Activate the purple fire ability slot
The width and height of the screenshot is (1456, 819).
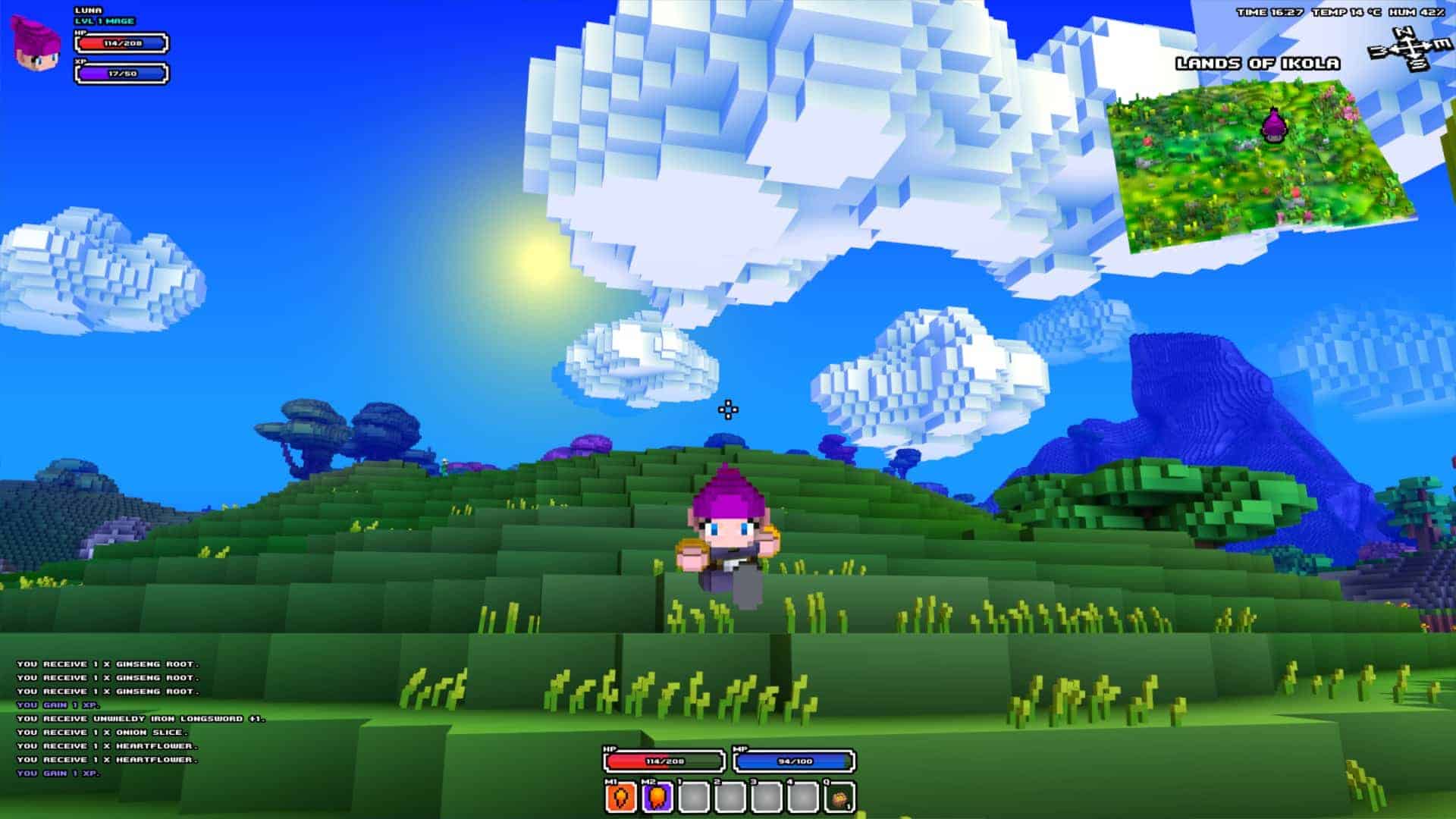click(657, 798)
